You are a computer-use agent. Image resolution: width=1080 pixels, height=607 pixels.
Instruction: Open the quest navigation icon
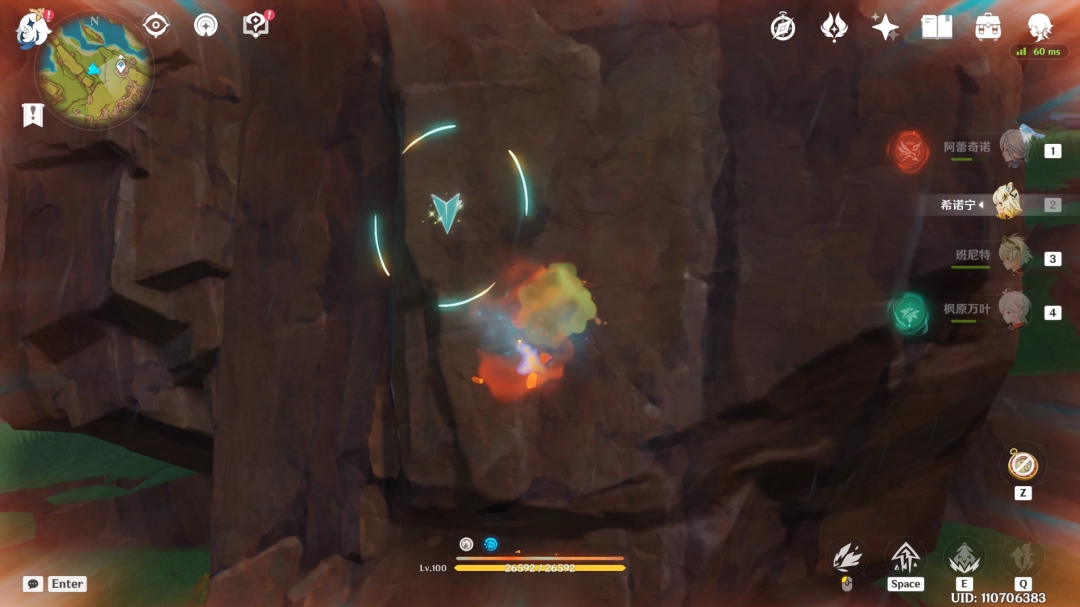(206, 25)
